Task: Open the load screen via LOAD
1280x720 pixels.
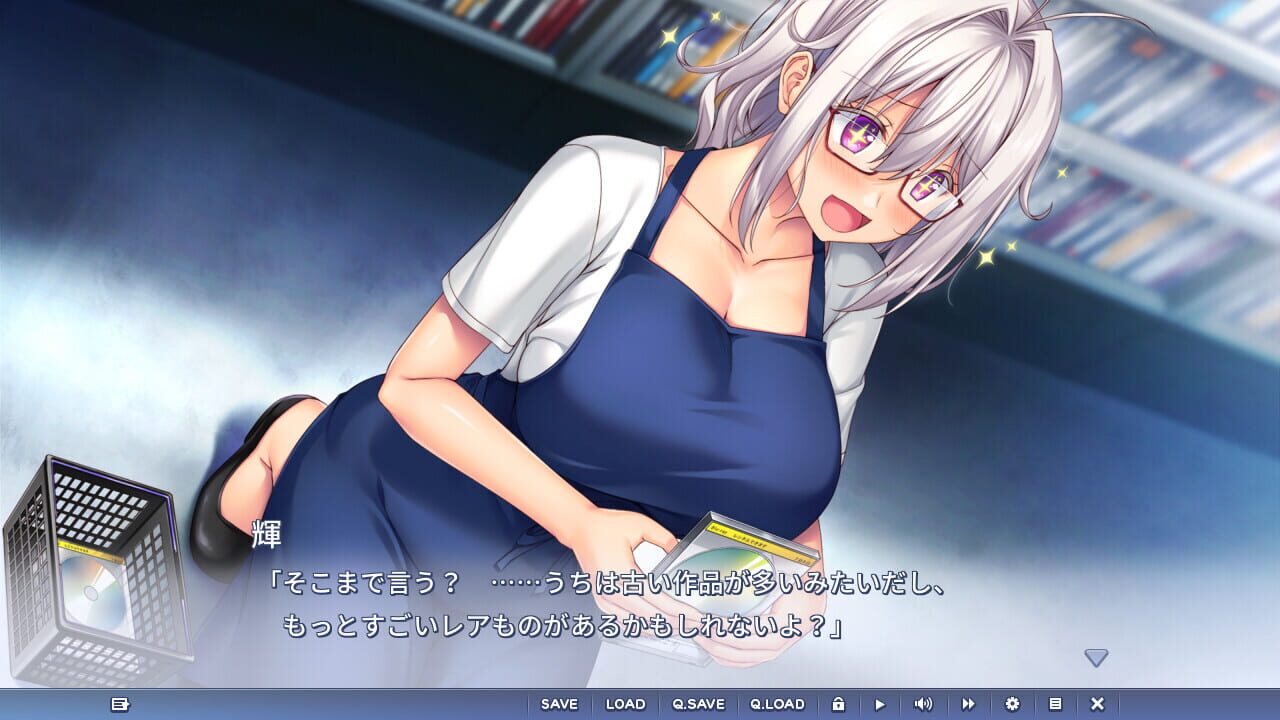Action: (x=624, y=704)
